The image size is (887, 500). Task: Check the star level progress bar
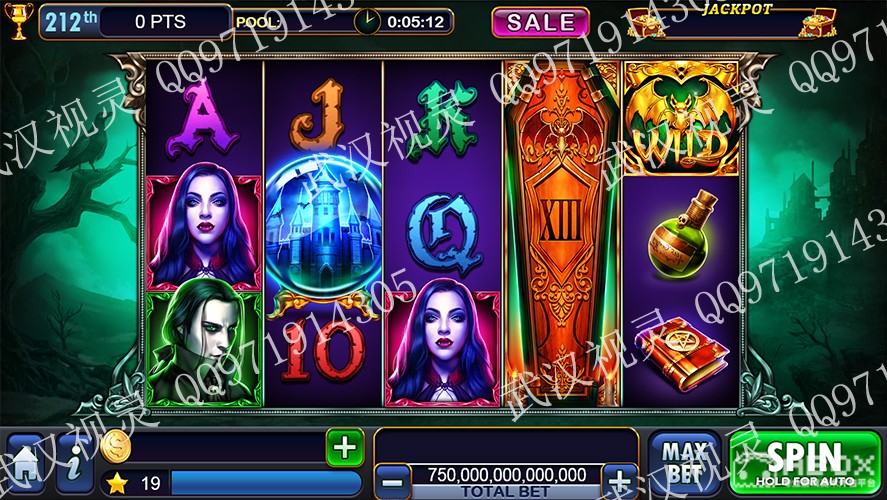point(265,484)
